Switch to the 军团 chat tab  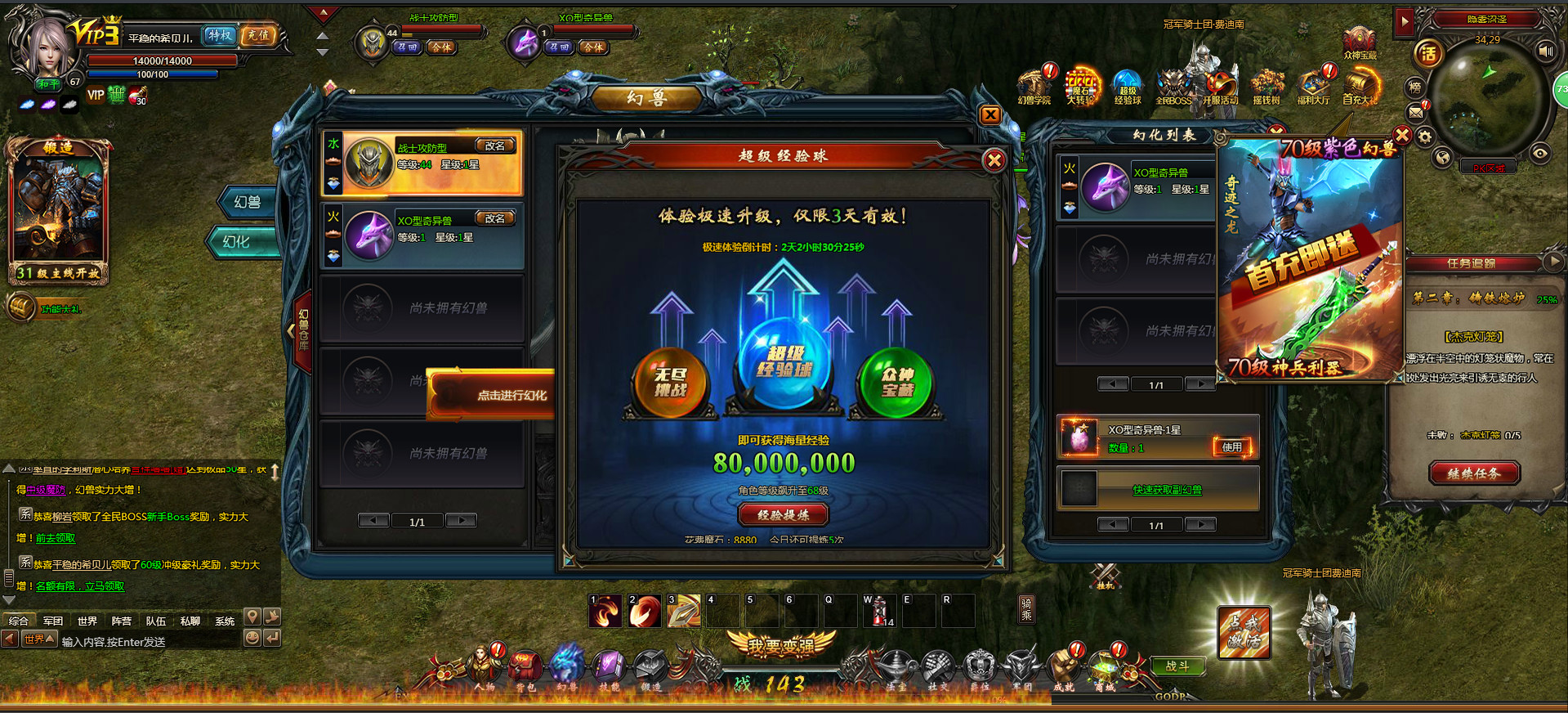pyautogui.click(x=52, y=621)
